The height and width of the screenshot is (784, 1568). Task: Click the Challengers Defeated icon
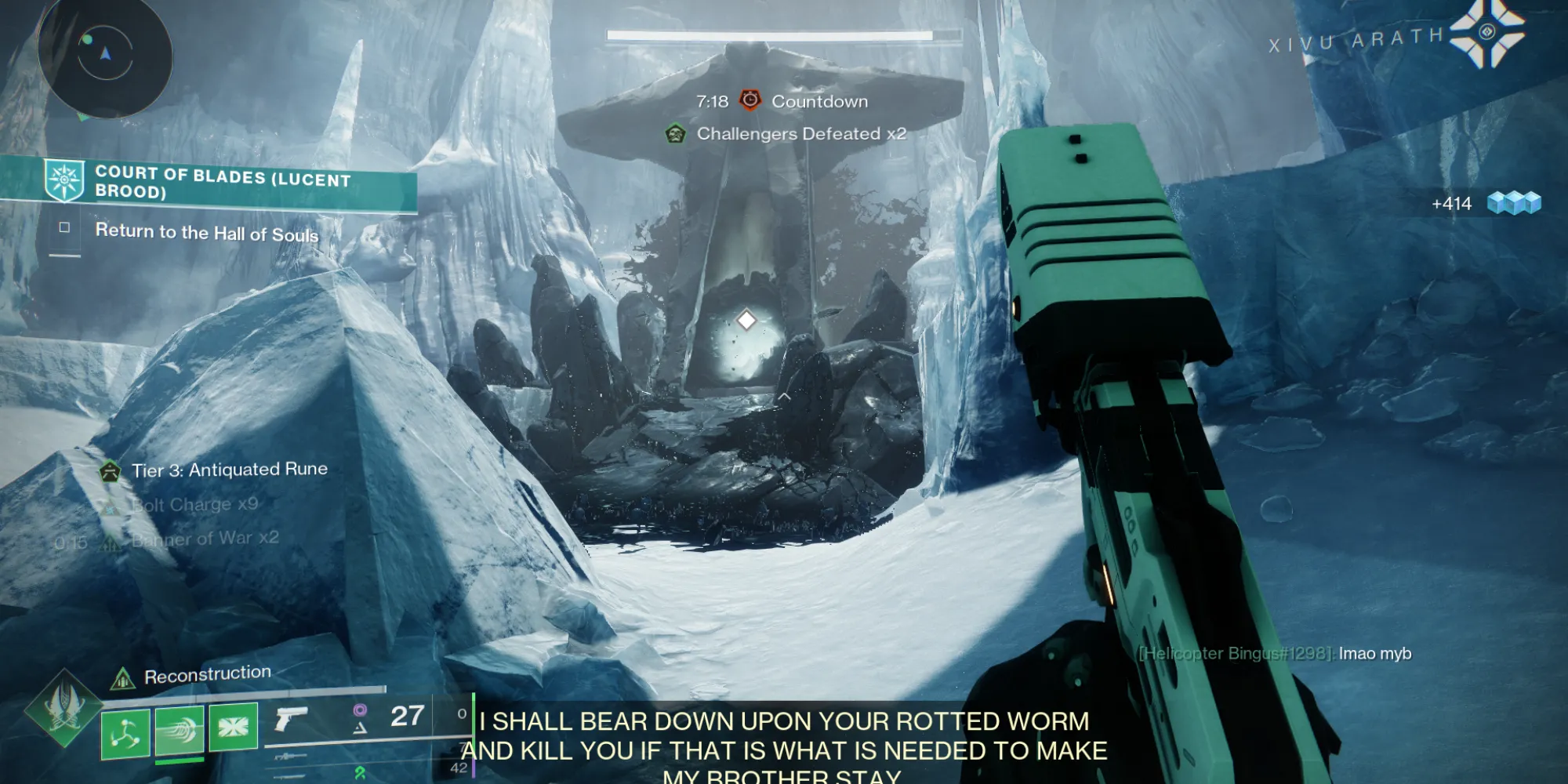click(675, 133)
